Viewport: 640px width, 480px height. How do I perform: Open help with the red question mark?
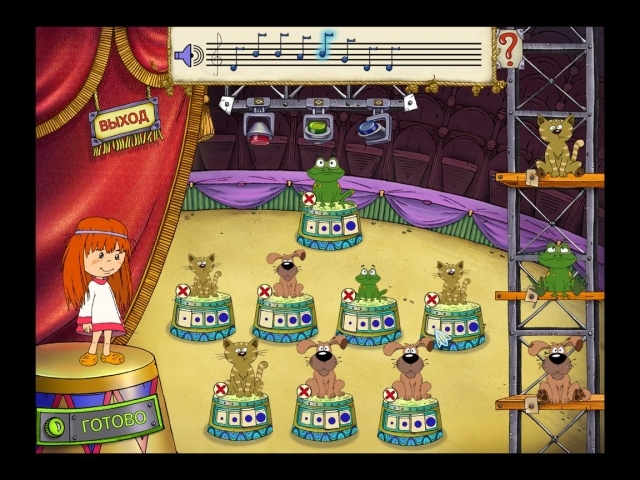(x=510, y=46)
